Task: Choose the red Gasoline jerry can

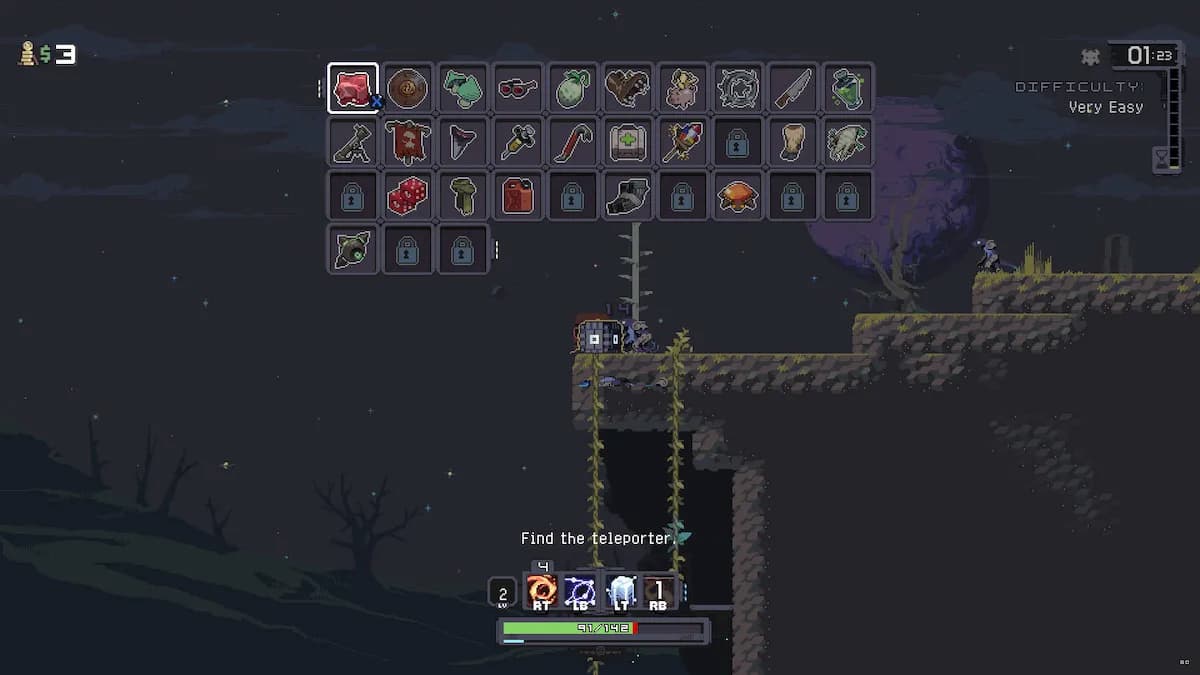Action: point(517,196)
